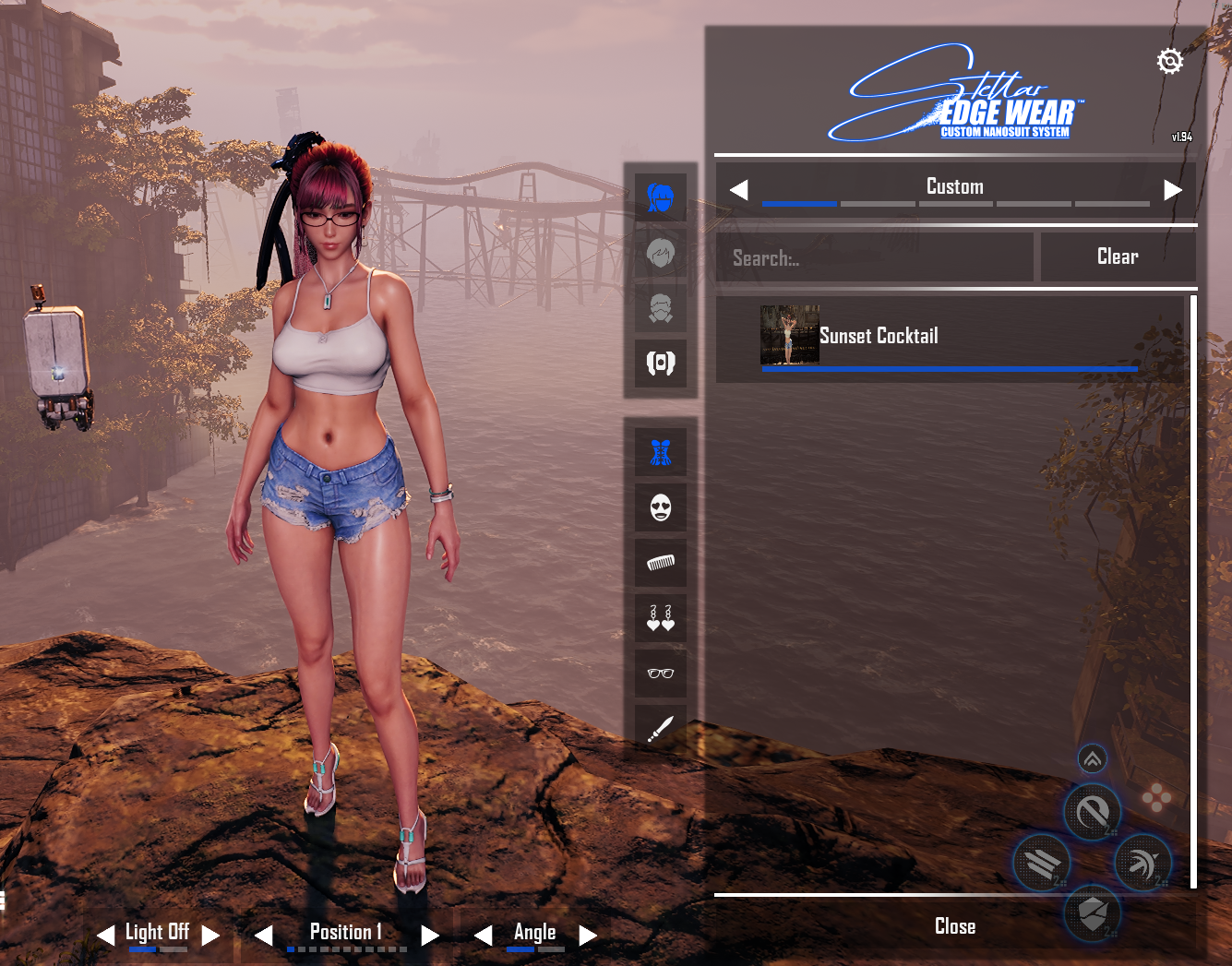Select the drone companion icon

pos(661,364)
